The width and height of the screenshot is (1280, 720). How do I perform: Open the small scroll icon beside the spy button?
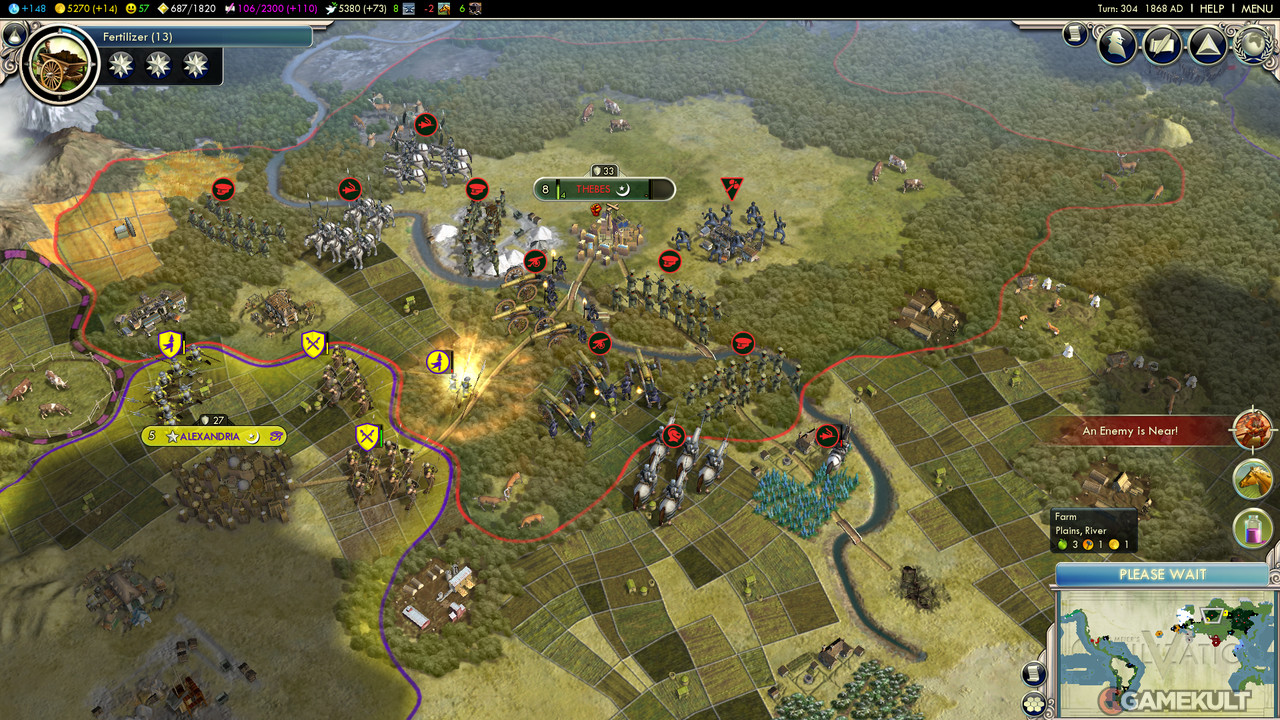[x=1075, y=35]
